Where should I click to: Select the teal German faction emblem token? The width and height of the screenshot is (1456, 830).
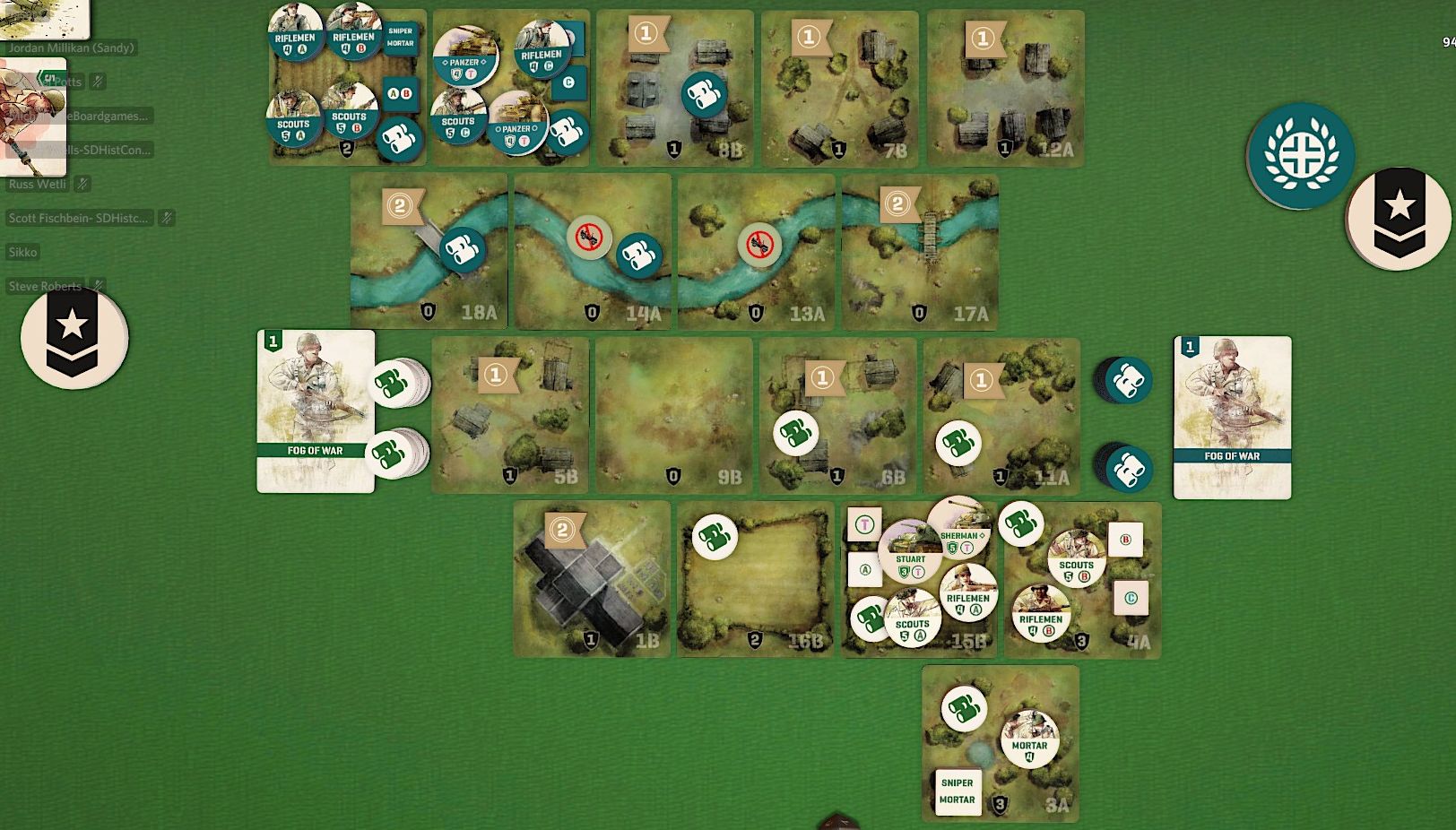(x=1300, y=156)
